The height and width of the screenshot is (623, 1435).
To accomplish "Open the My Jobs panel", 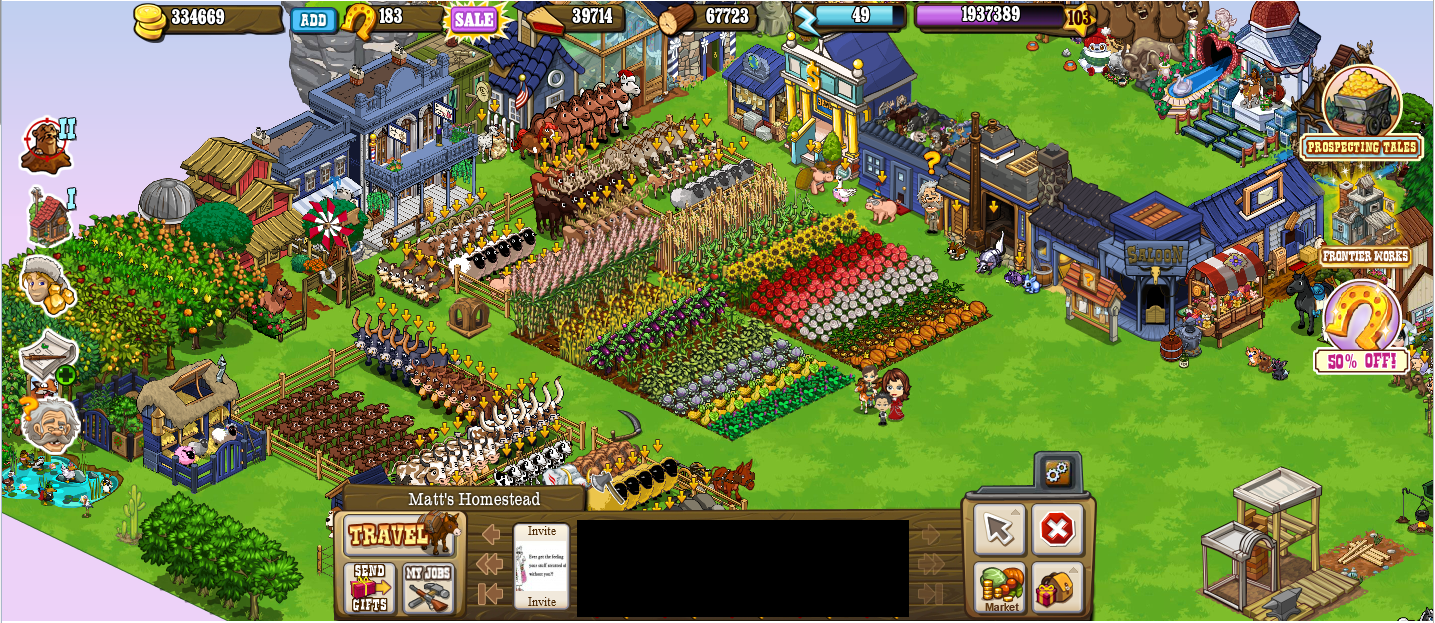I will coord(428,588).
